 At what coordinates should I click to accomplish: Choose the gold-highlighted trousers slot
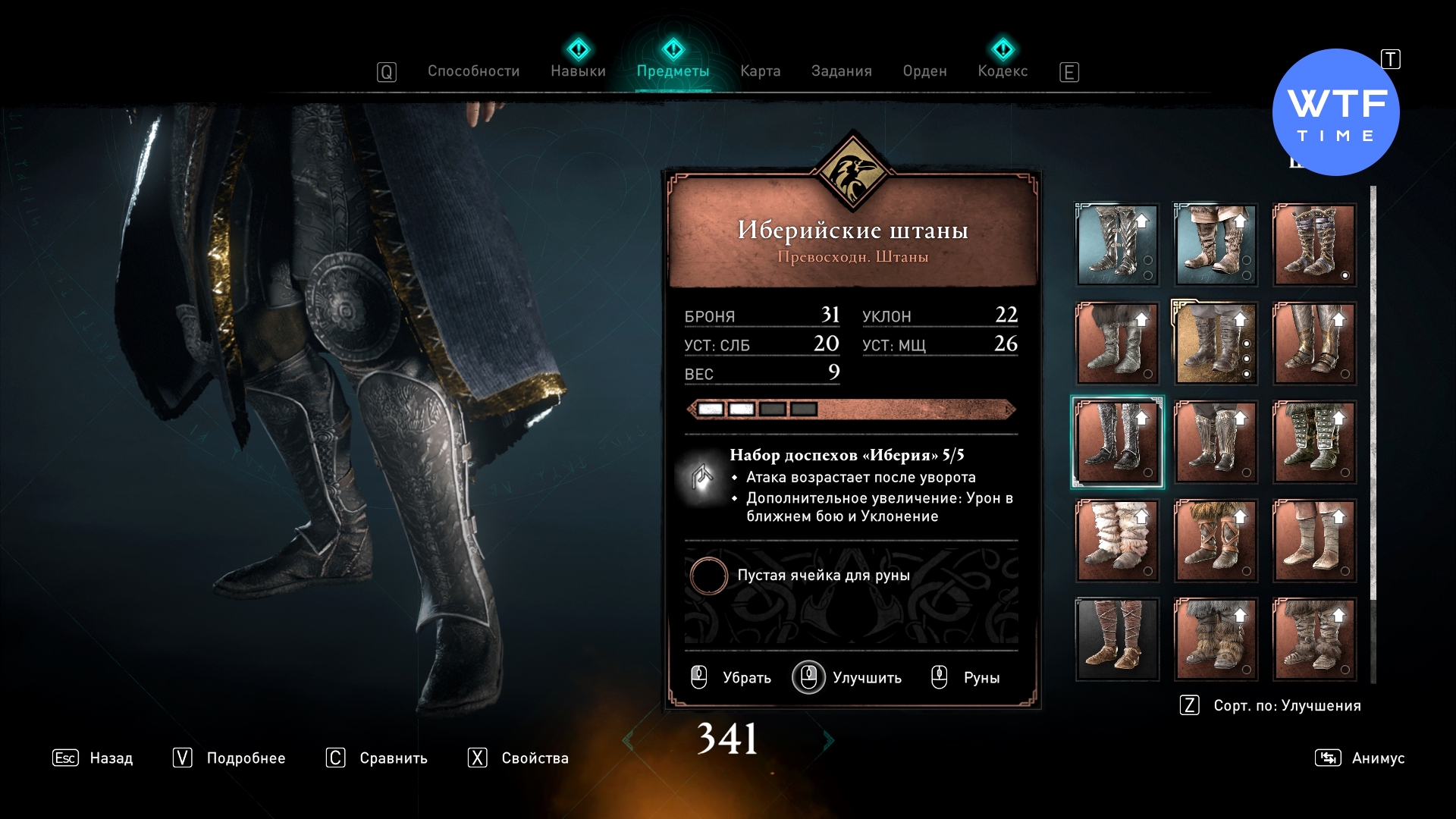click(x=1216, y=344)
